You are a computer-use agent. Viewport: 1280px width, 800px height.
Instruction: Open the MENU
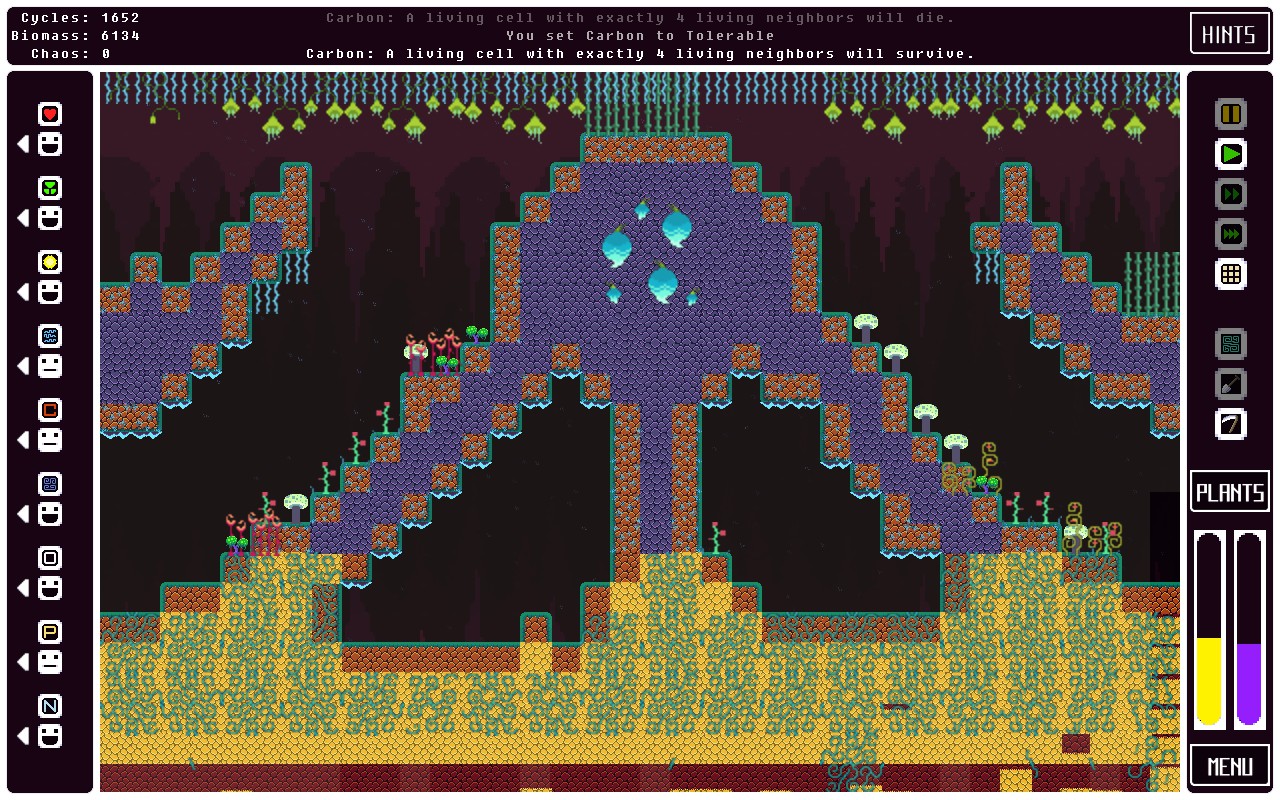pos(1229,765)
